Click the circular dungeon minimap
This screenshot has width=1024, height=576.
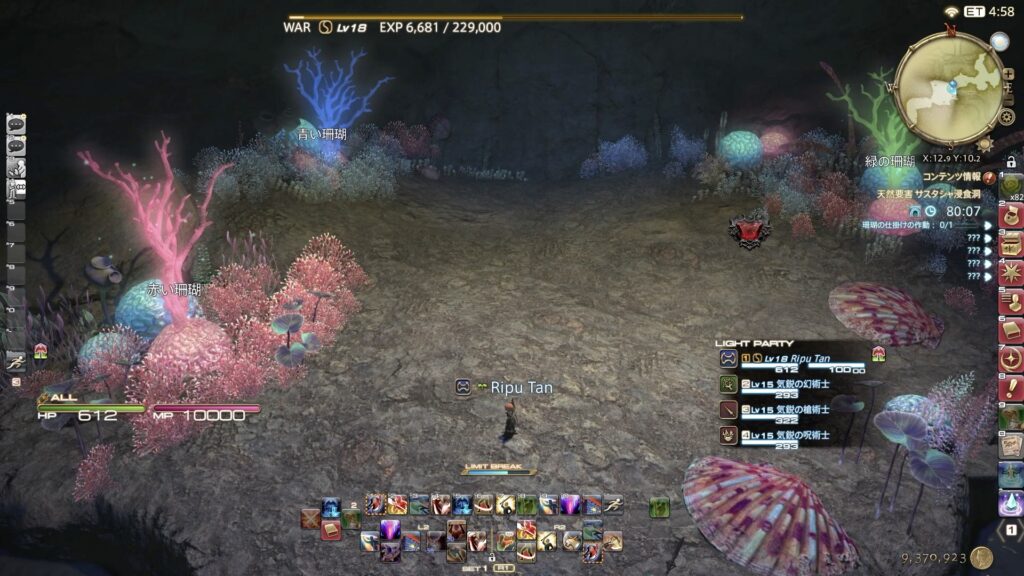pyautogui.click(x=948, y=88)
